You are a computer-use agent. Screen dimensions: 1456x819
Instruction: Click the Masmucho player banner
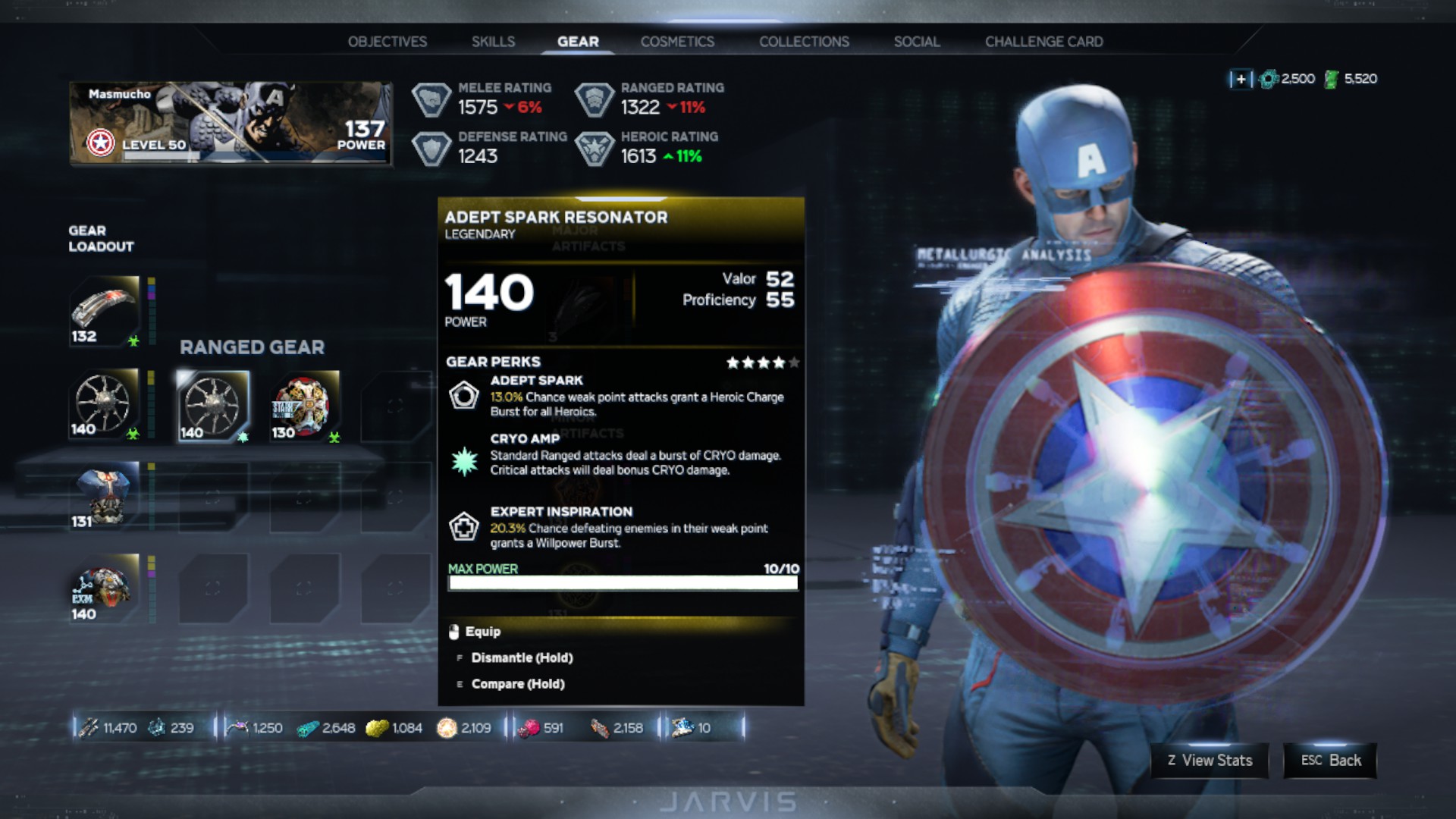tap(231, 123)
